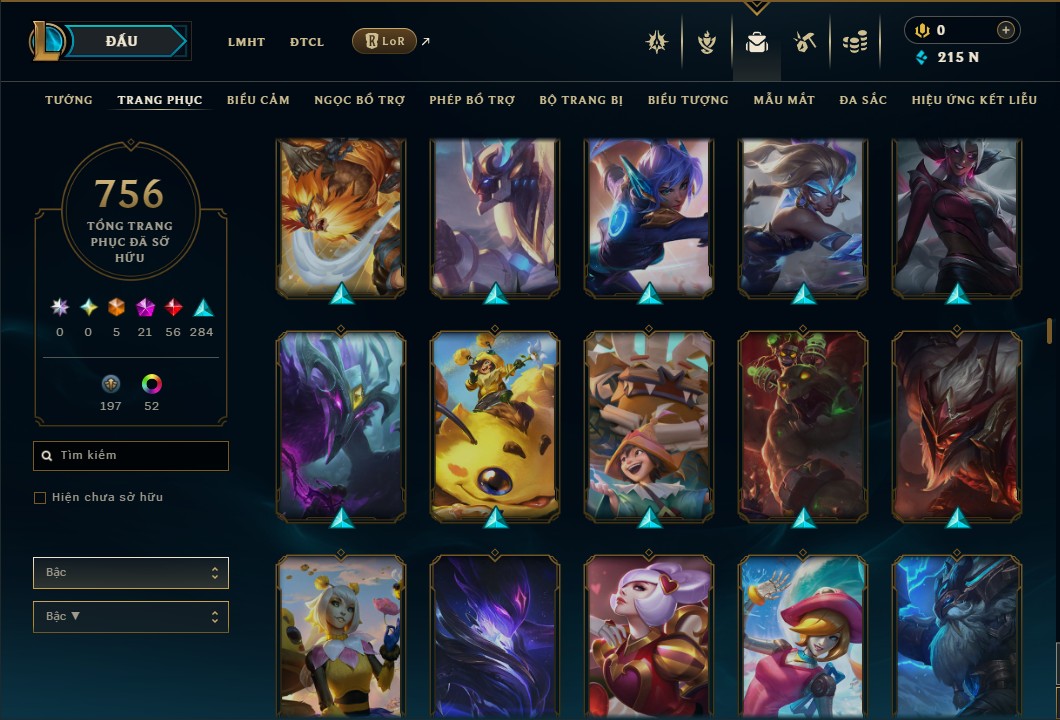Switch to the ĐTCL tab
1060x720 pixels.
pyautogui.click(x=307, y=42)
